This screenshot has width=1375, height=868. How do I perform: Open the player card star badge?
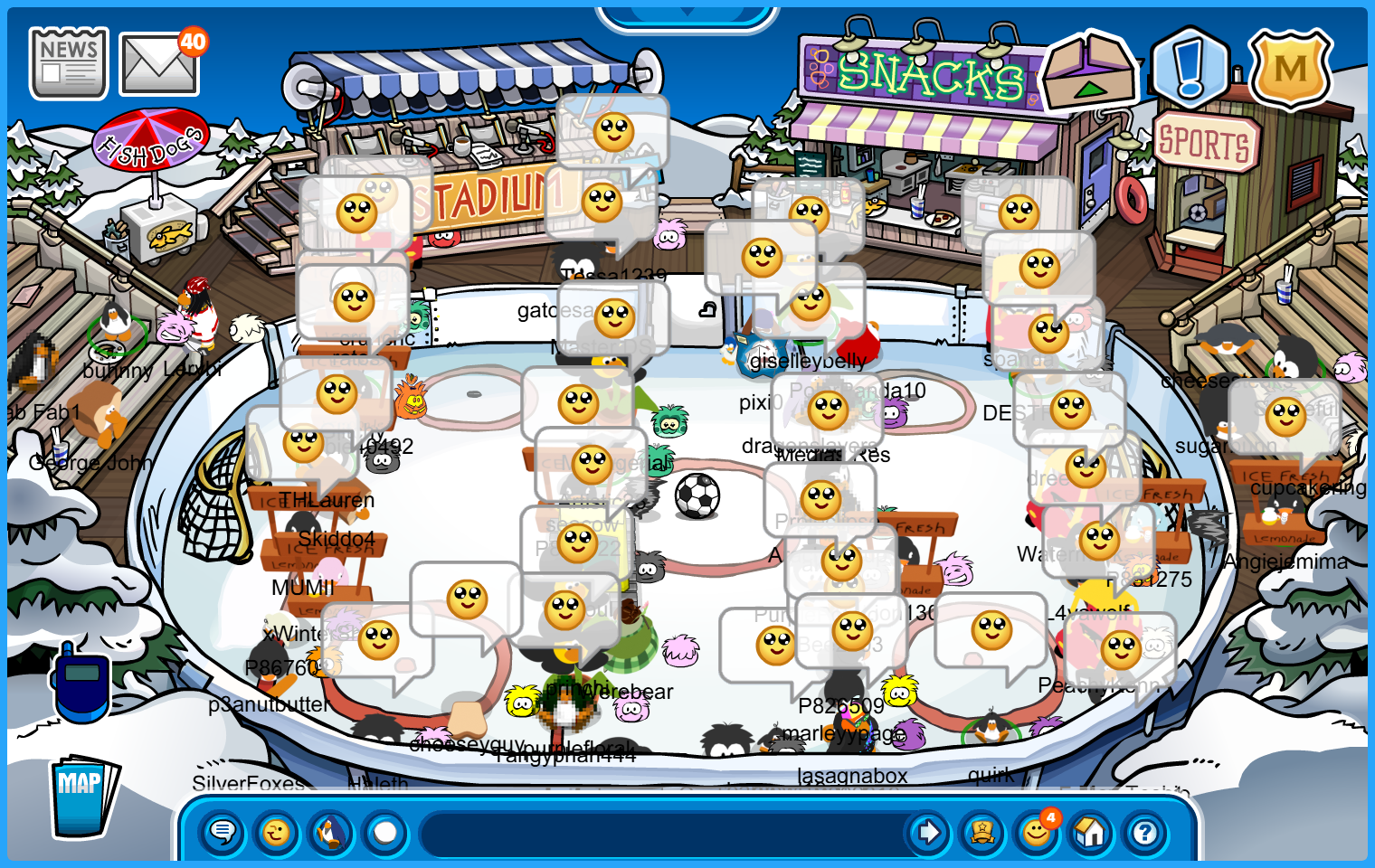click(982, 832)
